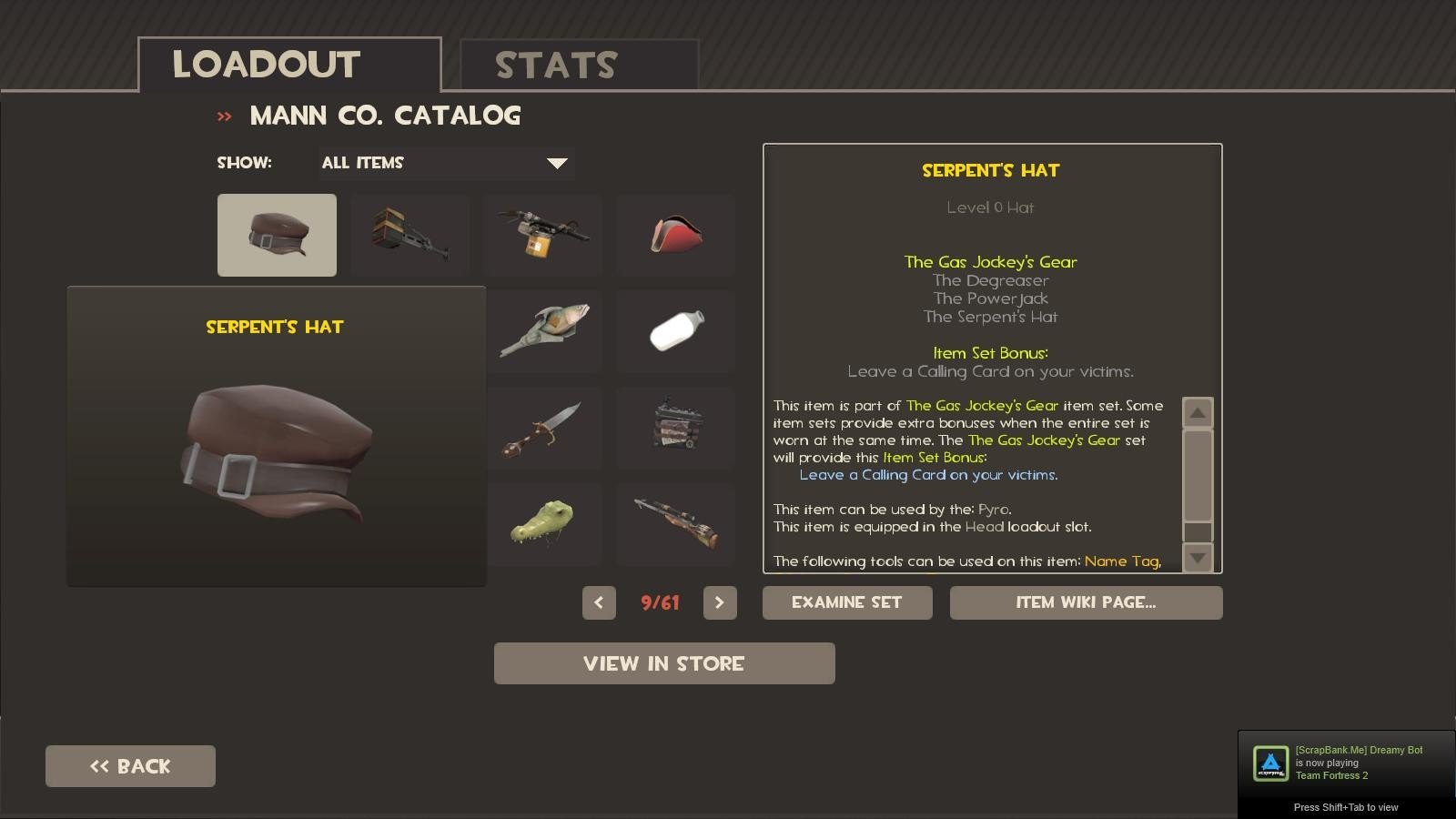Open the Show All Items dropdown

tap(446, 163)
